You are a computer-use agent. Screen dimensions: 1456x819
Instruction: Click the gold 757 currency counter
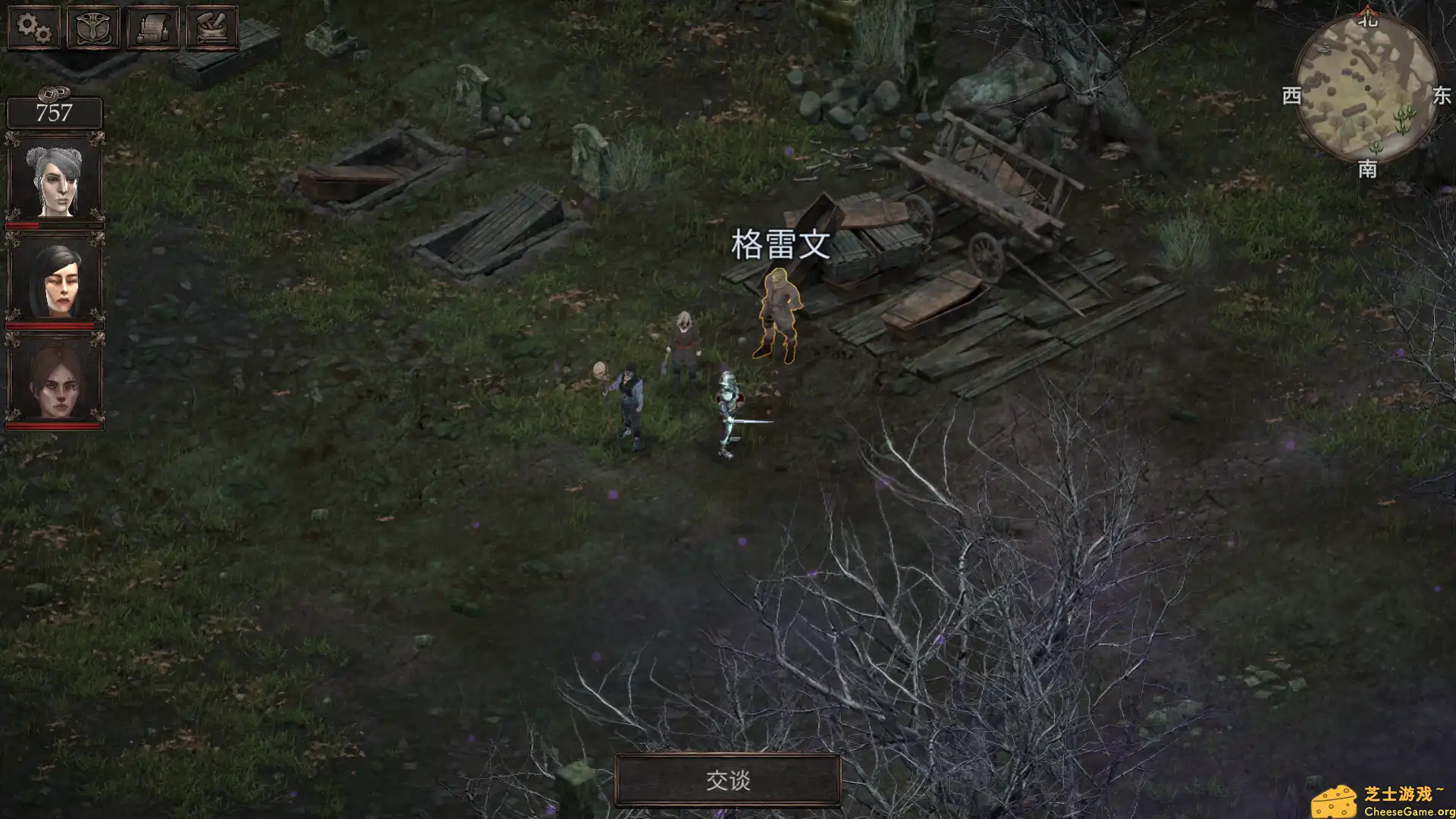coord(53,112)
